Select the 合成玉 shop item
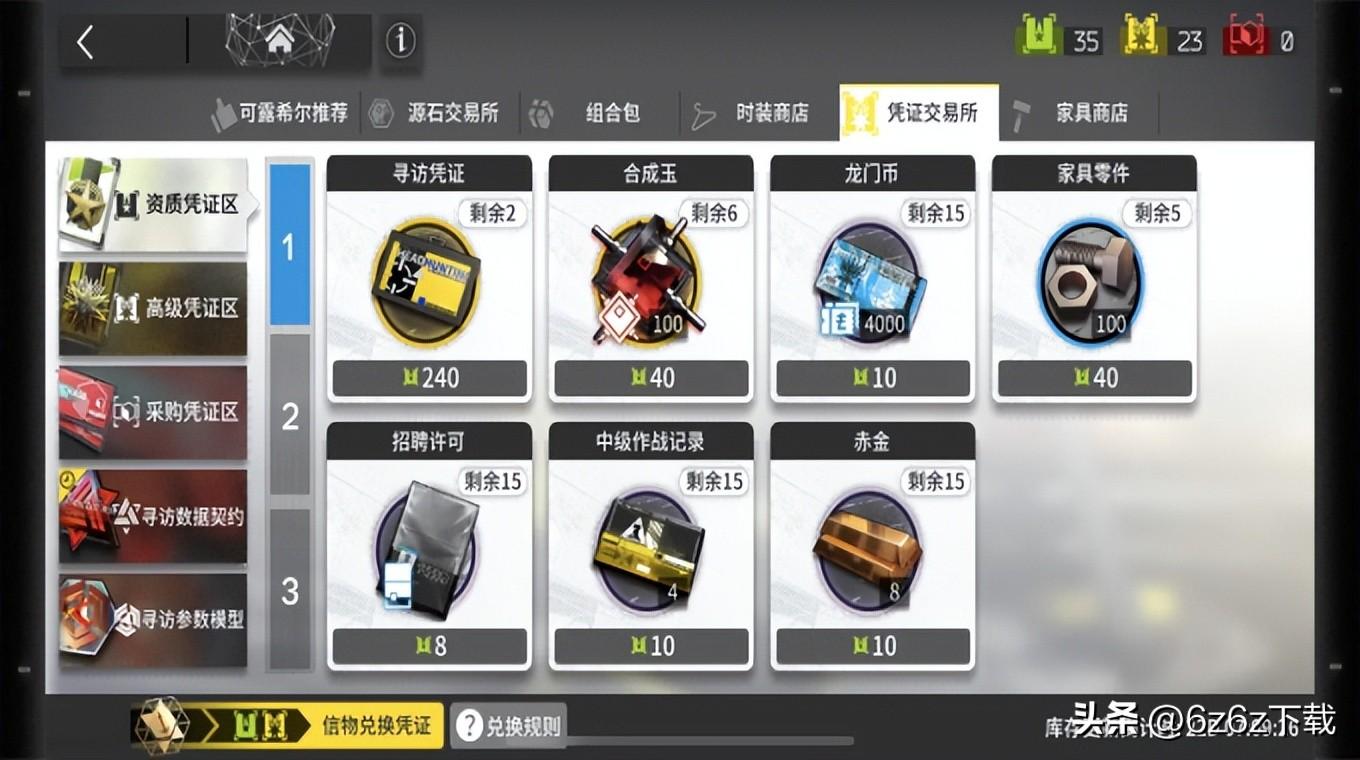Screen dimensions: 1360x760 [x=651, y=279]
